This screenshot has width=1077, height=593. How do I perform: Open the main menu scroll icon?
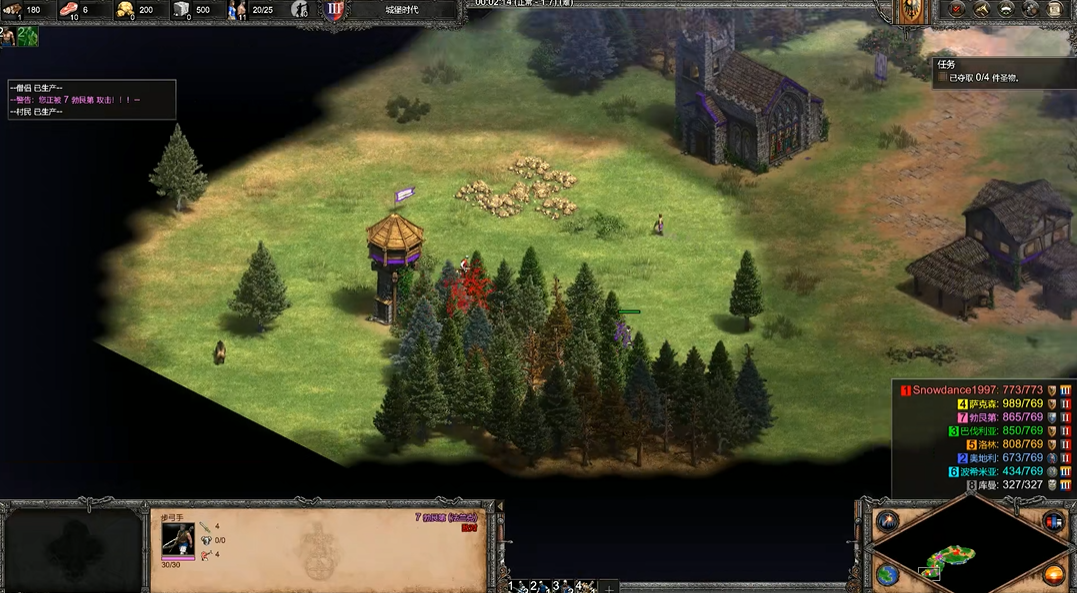pos(1053,10)
